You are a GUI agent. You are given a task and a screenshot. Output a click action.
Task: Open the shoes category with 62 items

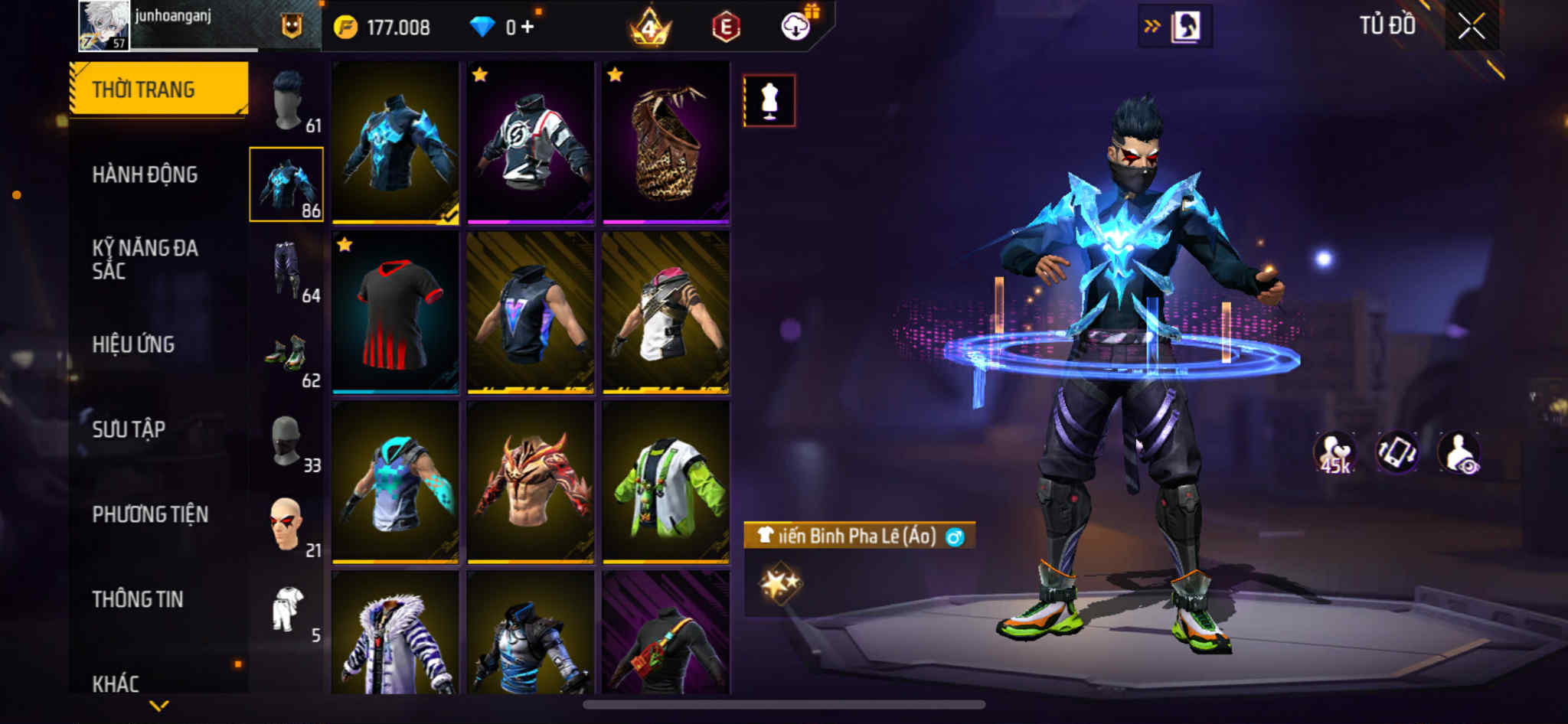point(289,355)
